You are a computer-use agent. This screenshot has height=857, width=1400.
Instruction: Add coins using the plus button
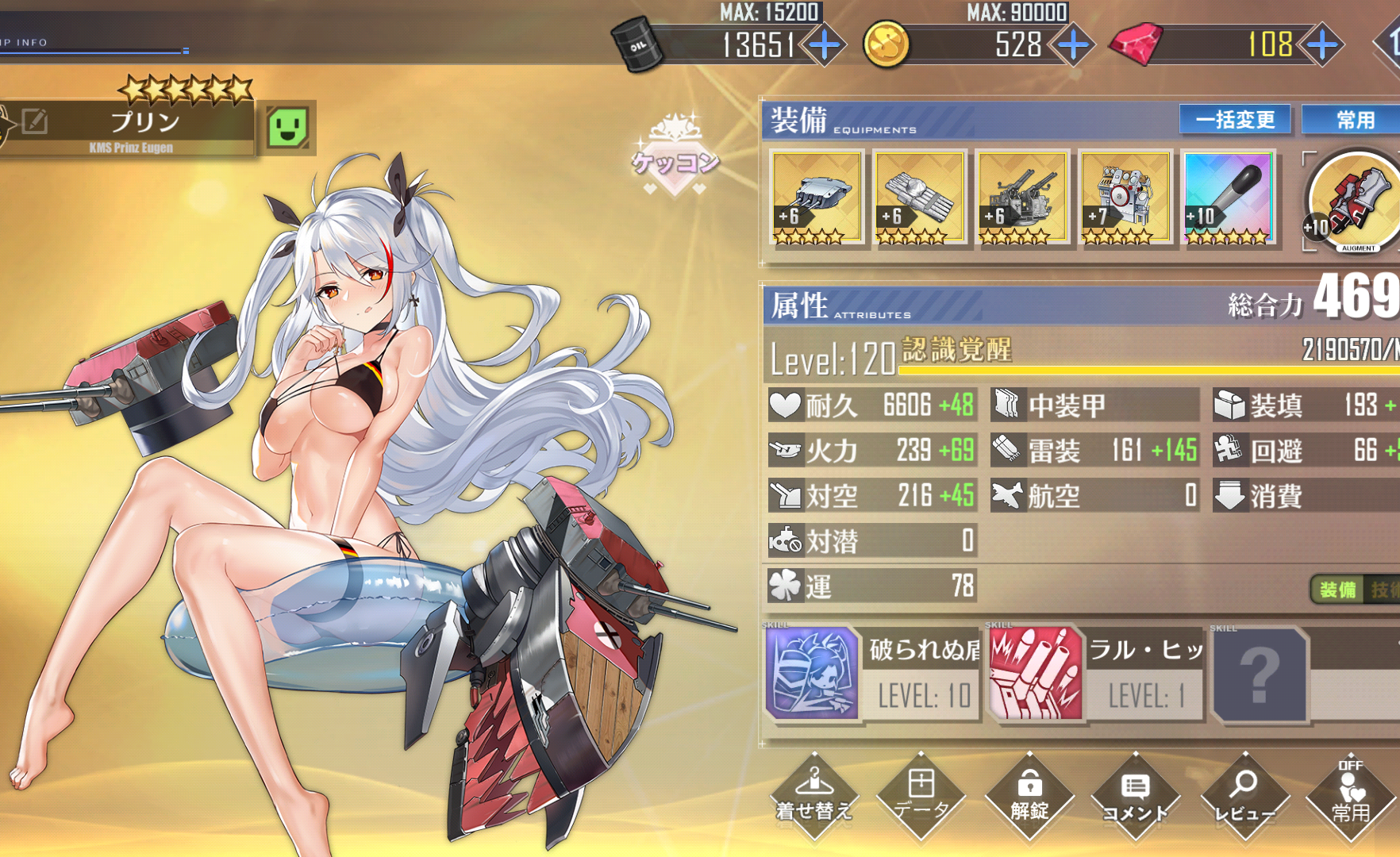pos(1074,44)
